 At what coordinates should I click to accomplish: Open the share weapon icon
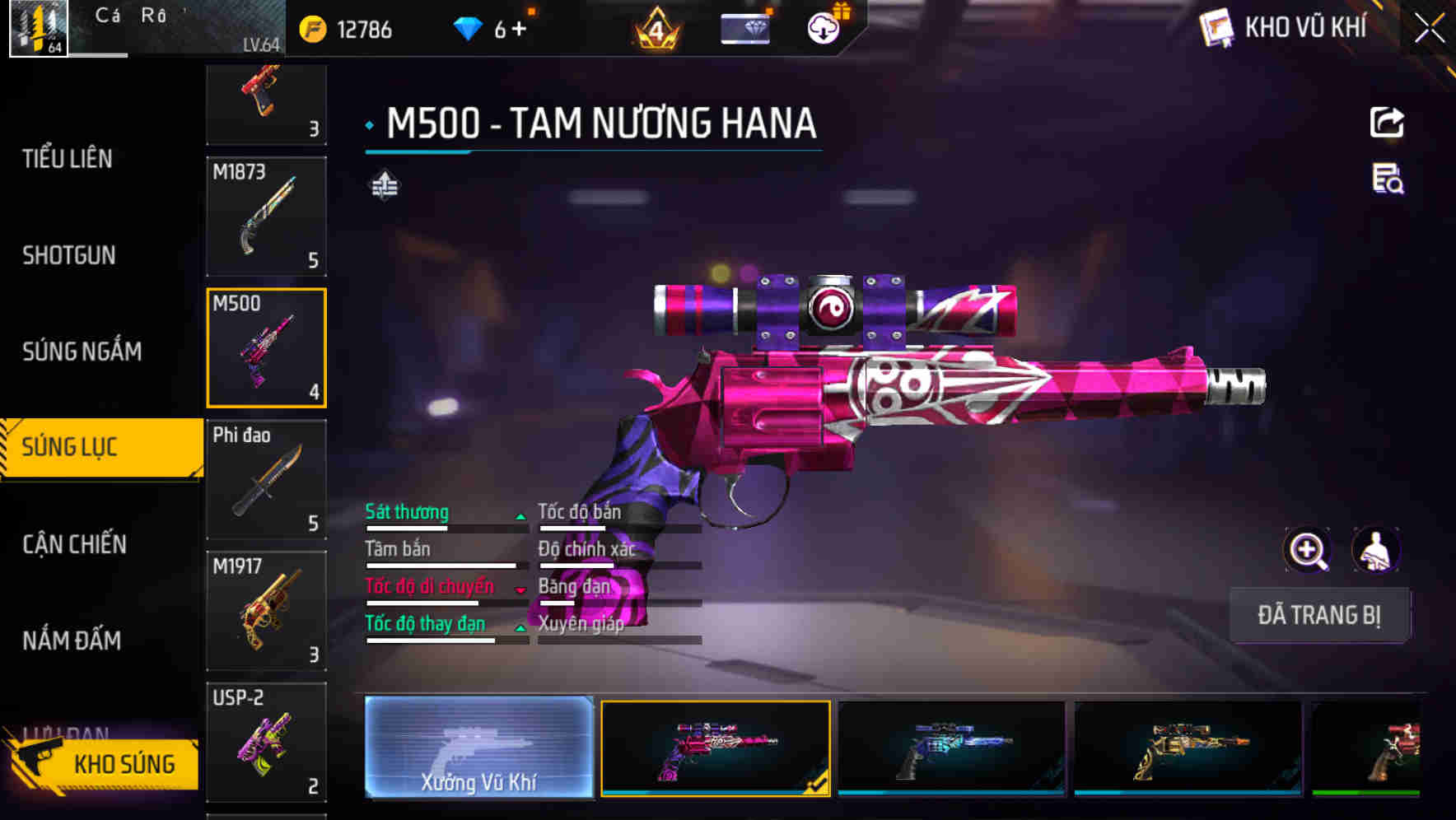click(1387, 122)
